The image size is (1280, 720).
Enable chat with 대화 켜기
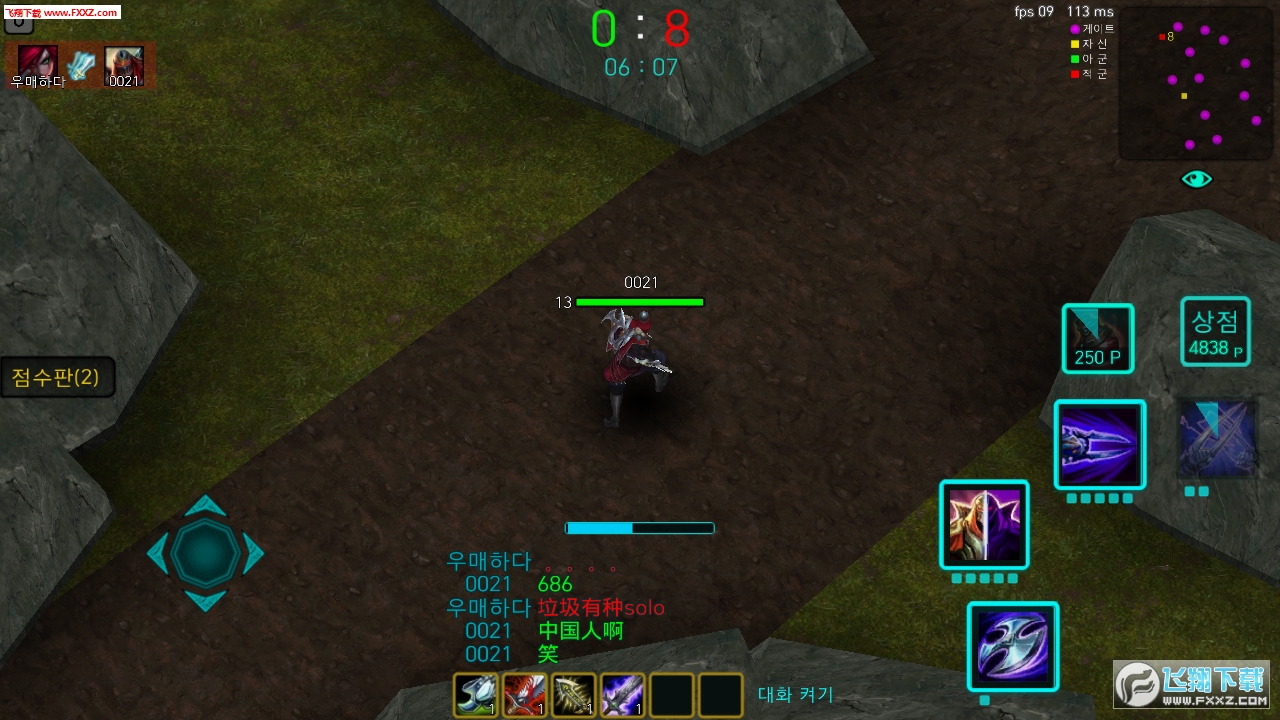[796, 695]
